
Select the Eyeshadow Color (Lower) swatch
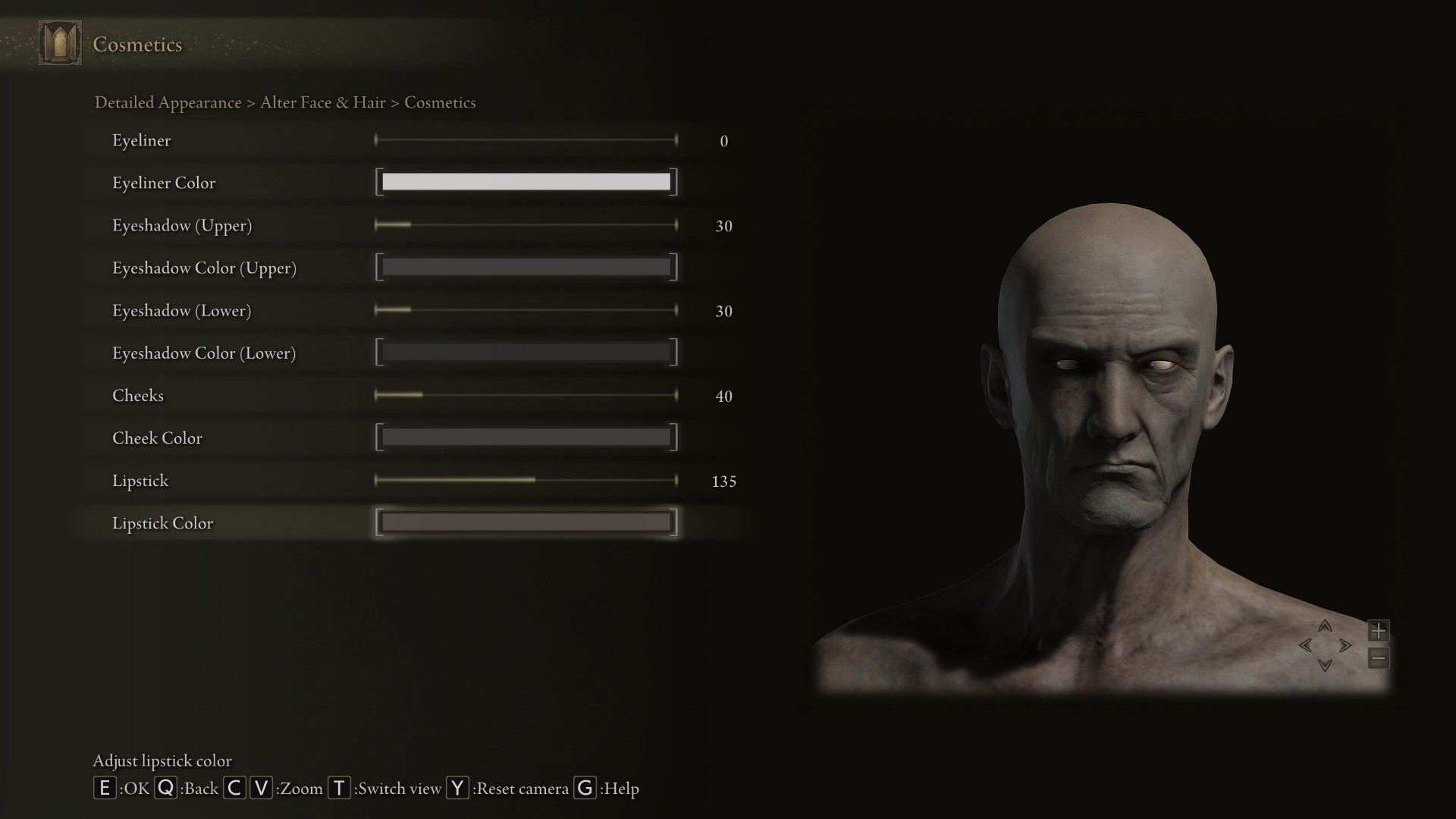point(526,352)
